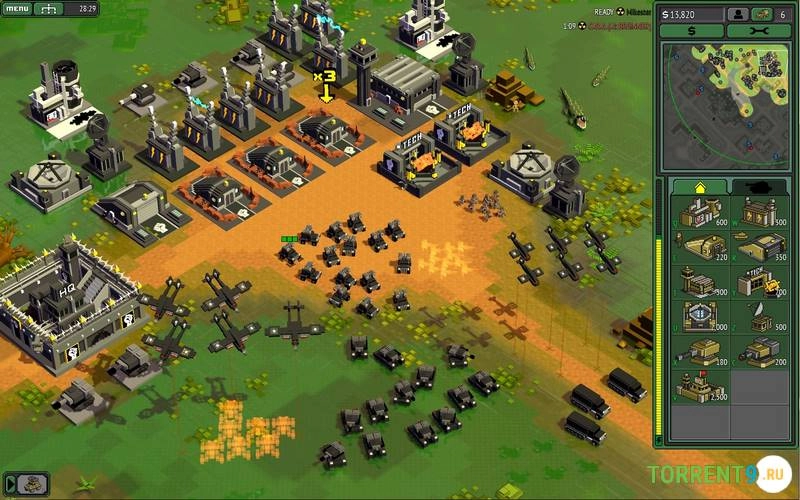Build the barracks costing 220

tap(699, 247)
